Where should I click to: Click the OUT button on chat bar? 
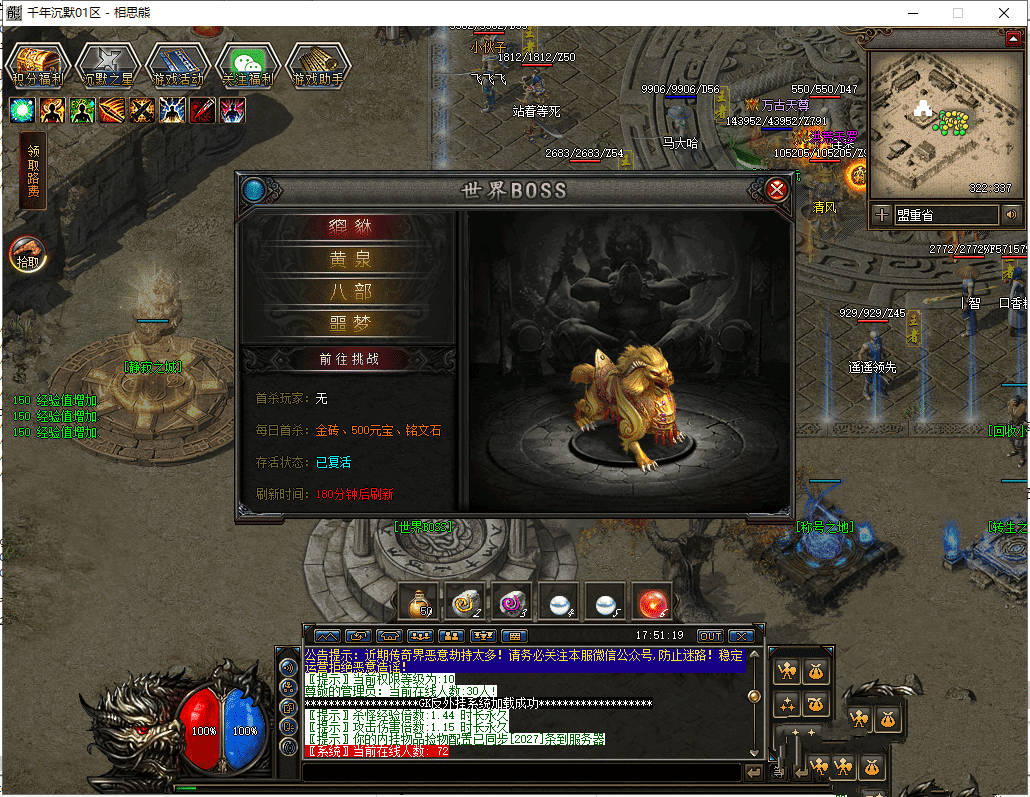click(x=709, y=636)
